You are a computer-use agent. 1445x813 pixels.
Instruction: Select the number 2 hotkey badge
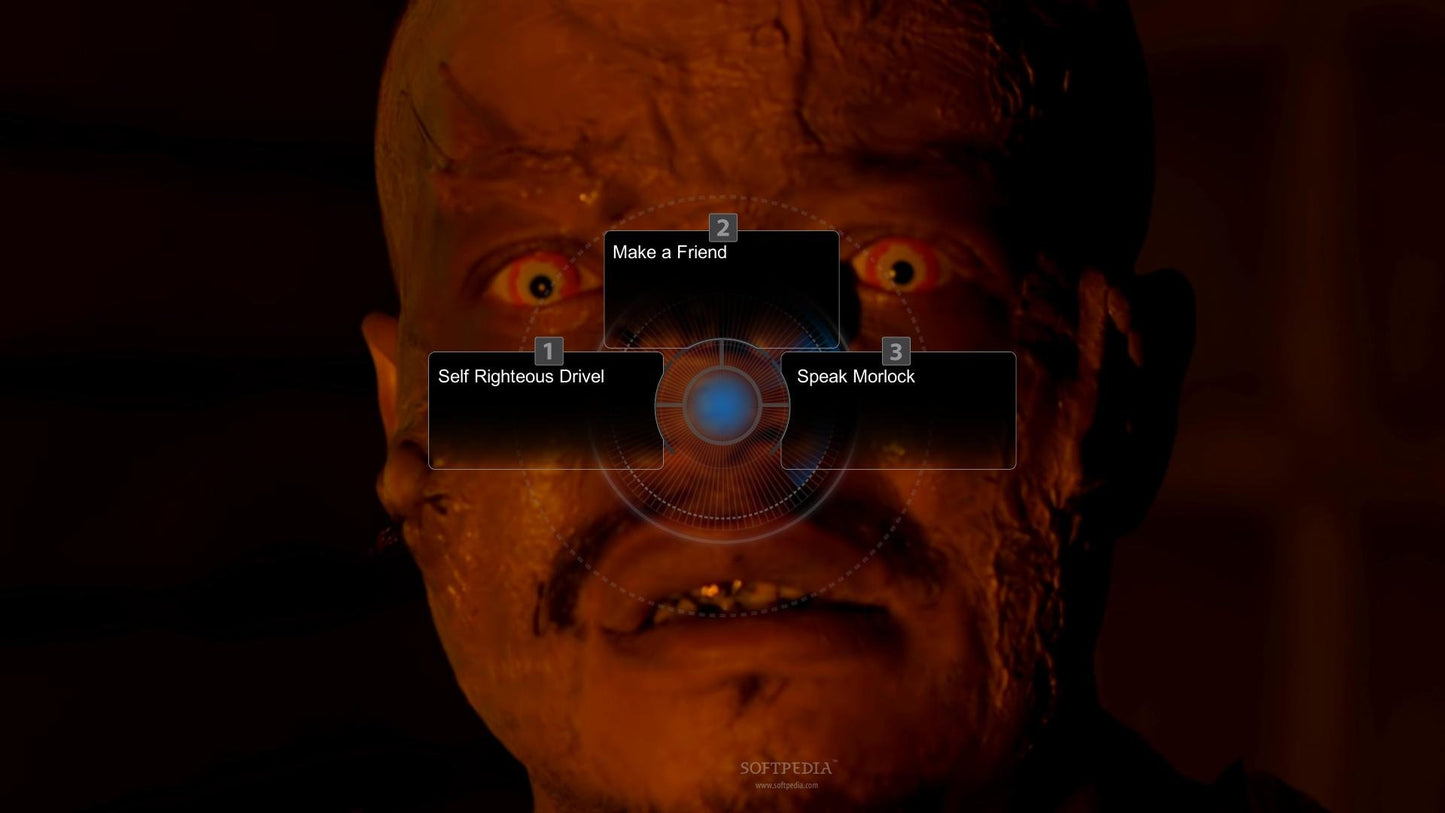tap(723, 228)
